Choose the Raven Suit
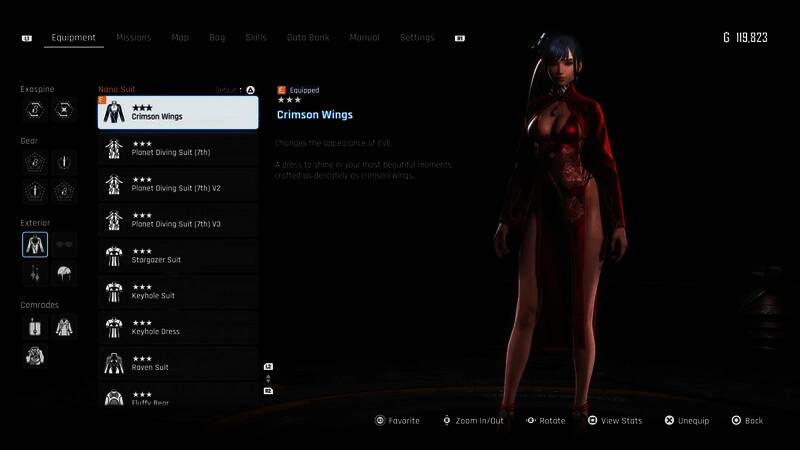 178,364
